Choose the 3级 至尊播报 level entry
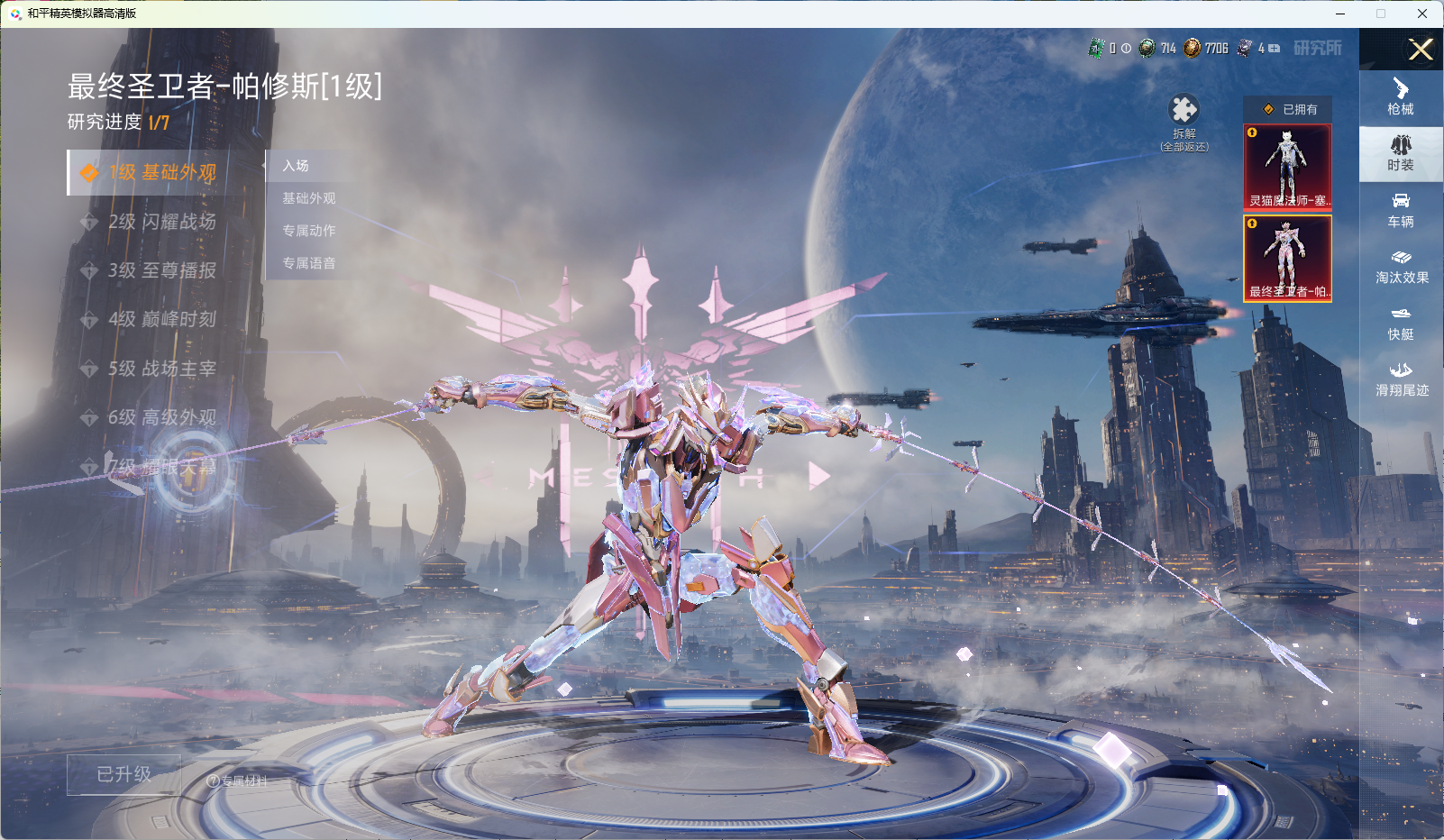This screenshot has height=840, width=1444. pos(162,270)
